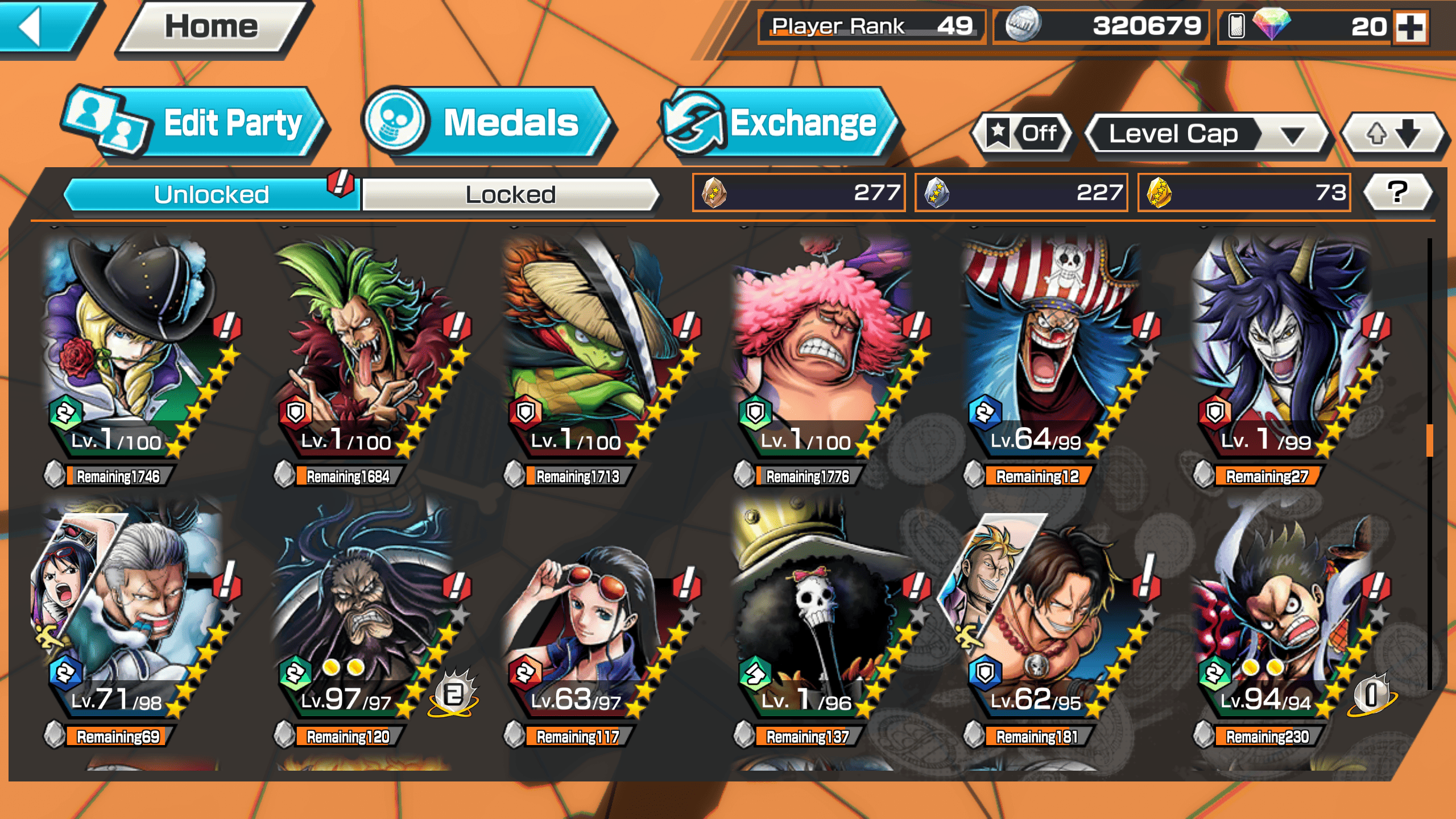Select the Unlocked characters tab

click(x=212, y=195)
